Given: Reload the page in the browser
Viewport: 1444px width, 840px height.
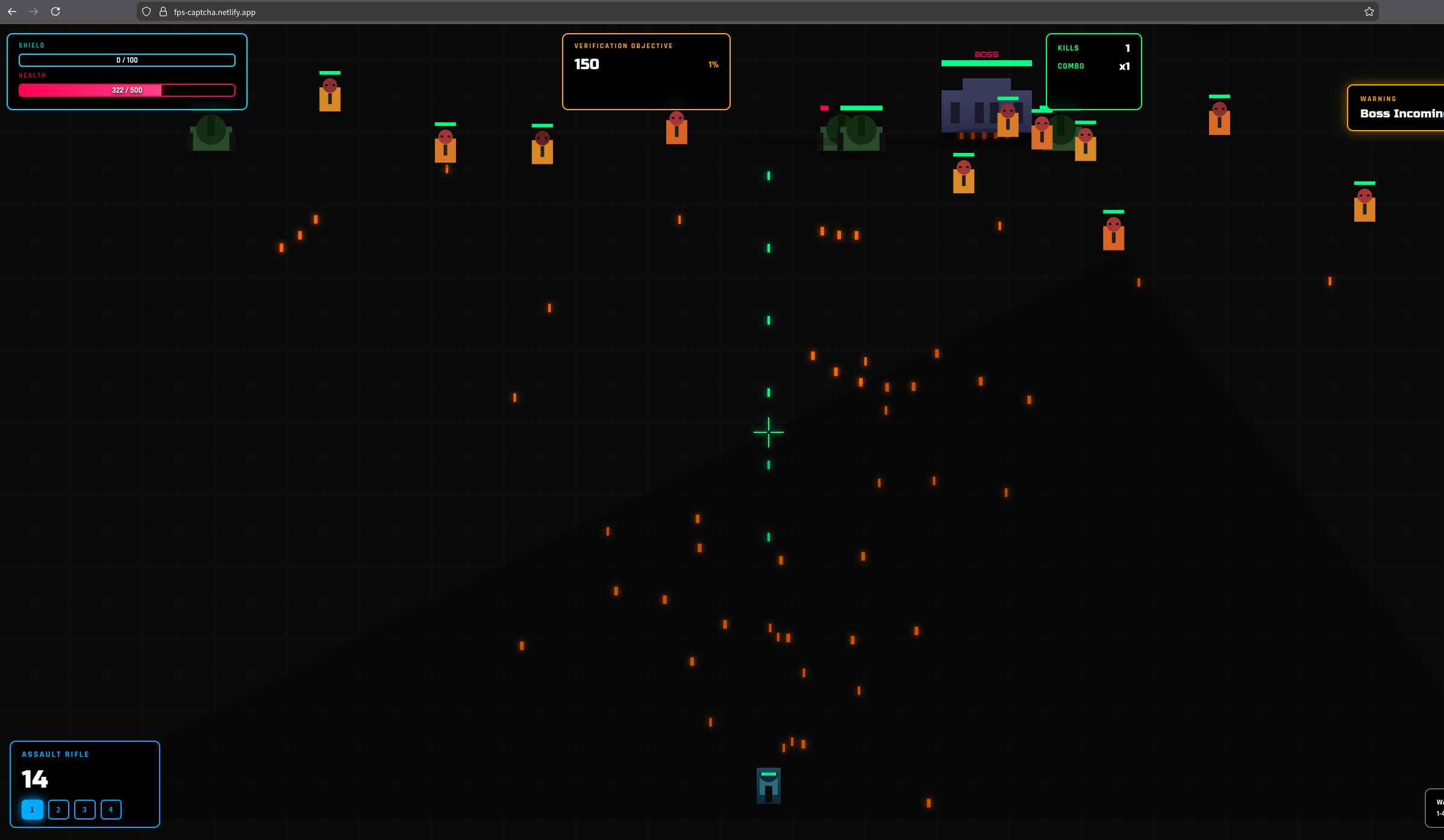Looking at the screenshot, I should tap(55, 11).
